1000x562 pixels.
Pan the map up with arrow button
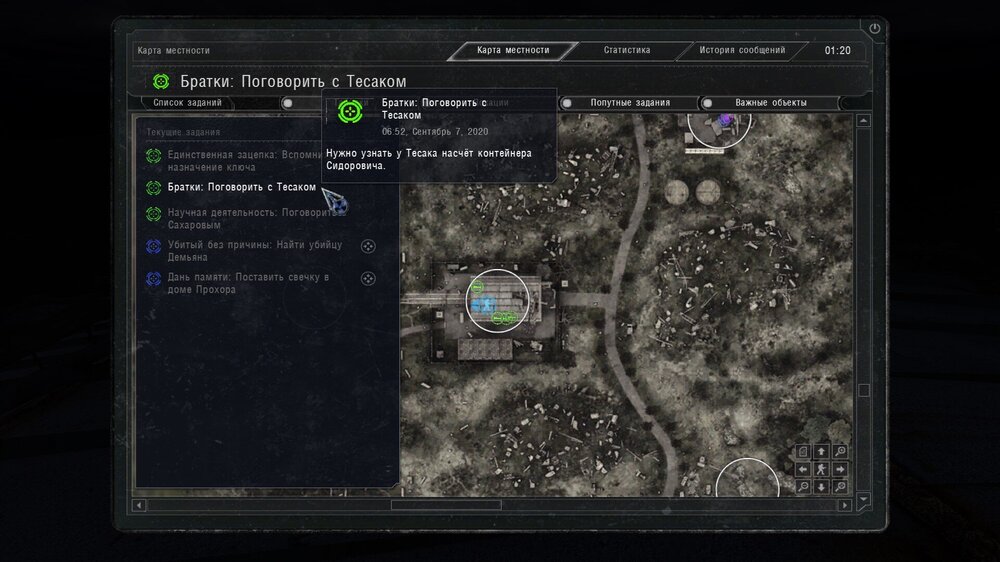(821, 451)
